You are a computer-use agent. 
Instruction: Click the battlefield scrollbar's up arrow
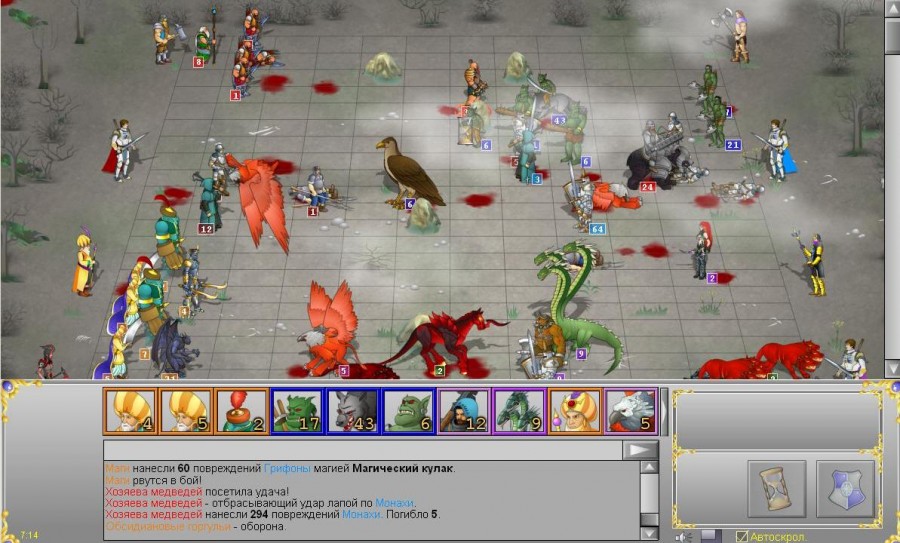[892, 9]
